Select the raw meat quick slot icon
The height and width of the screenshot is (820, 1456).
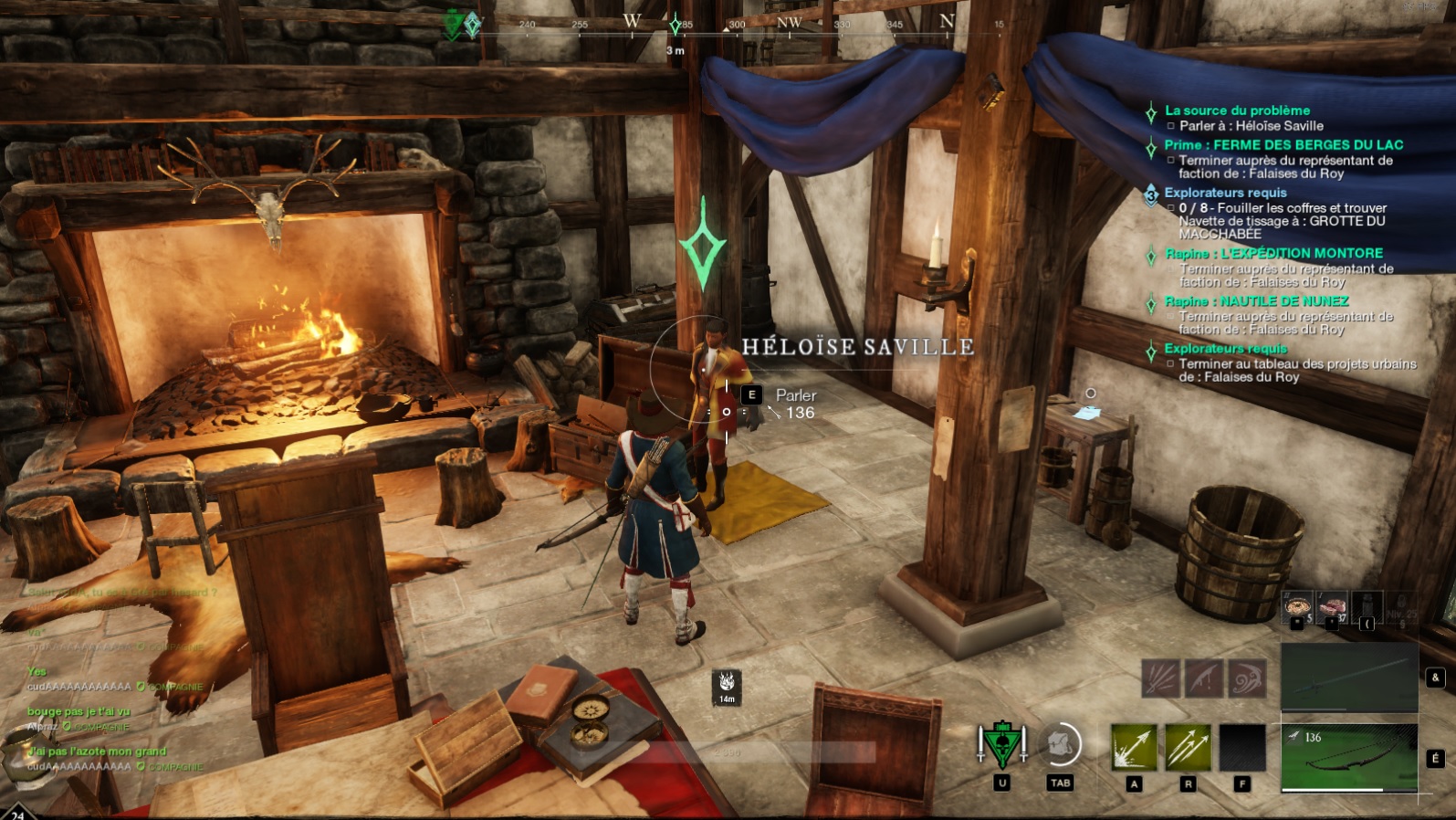coord(1331,605)
